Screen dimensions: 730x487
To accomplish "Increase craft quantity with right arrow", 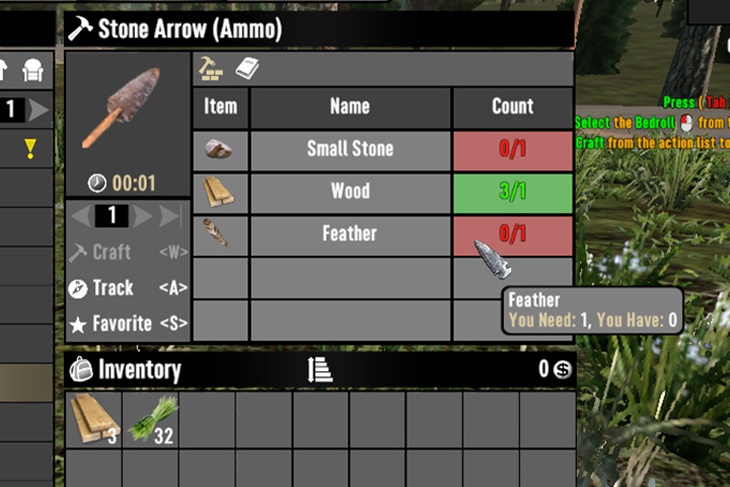I will 143,215.
